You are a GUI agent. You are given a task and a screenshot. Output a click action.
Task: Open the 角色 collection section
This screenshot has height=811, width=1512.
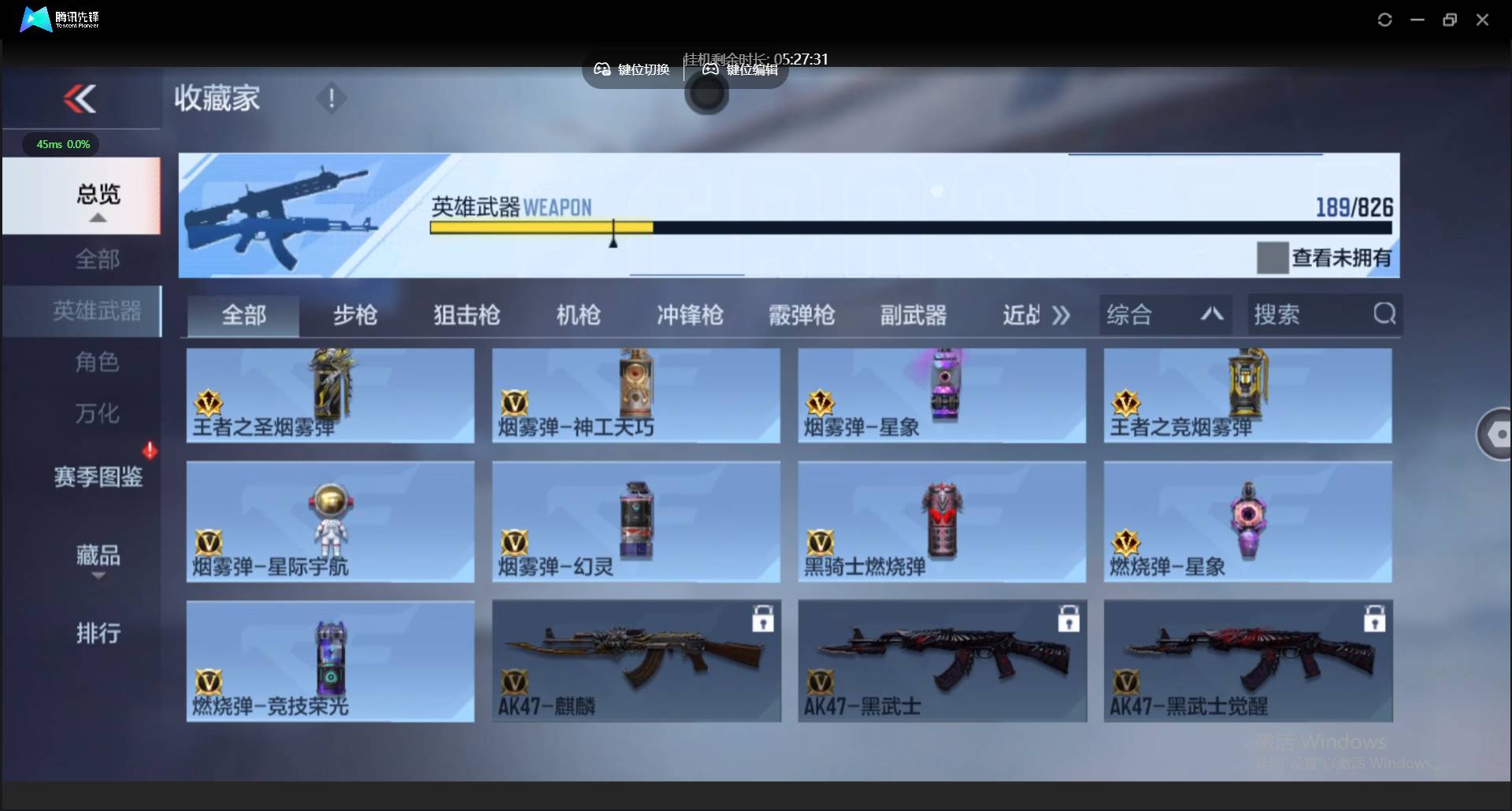(x=98, y=362)
